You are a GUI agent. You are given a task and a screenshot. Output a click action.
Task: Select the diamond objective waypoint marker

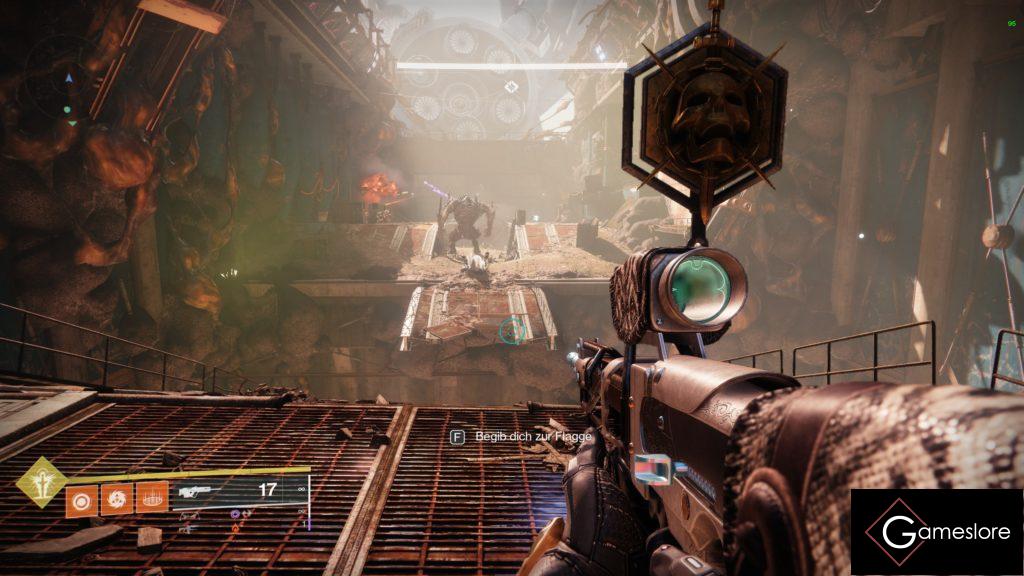click(x=512, y=87)
